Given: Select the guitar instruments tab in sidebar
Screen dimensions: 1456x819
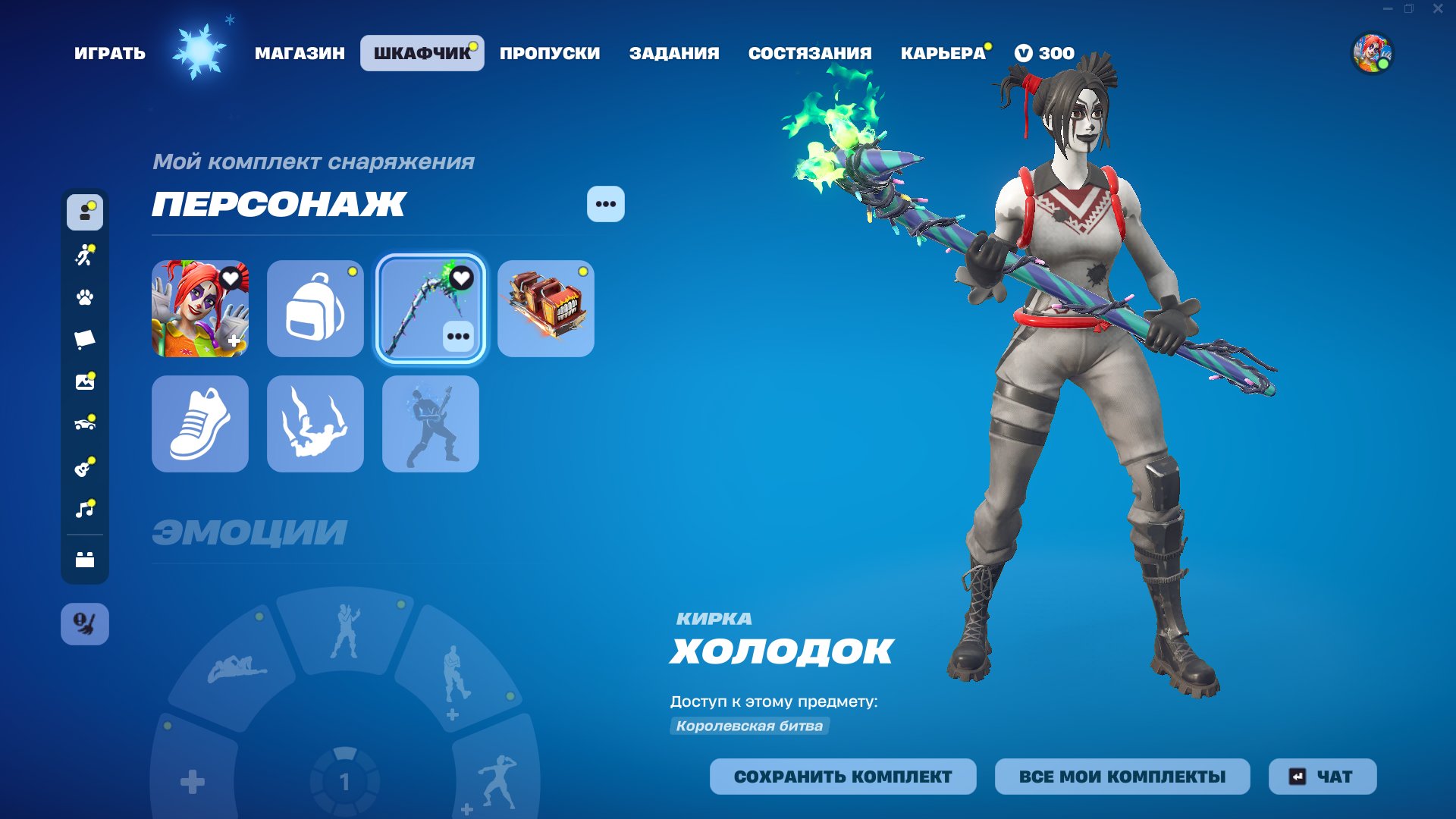Looking at the screenshot, I should 85,466.
